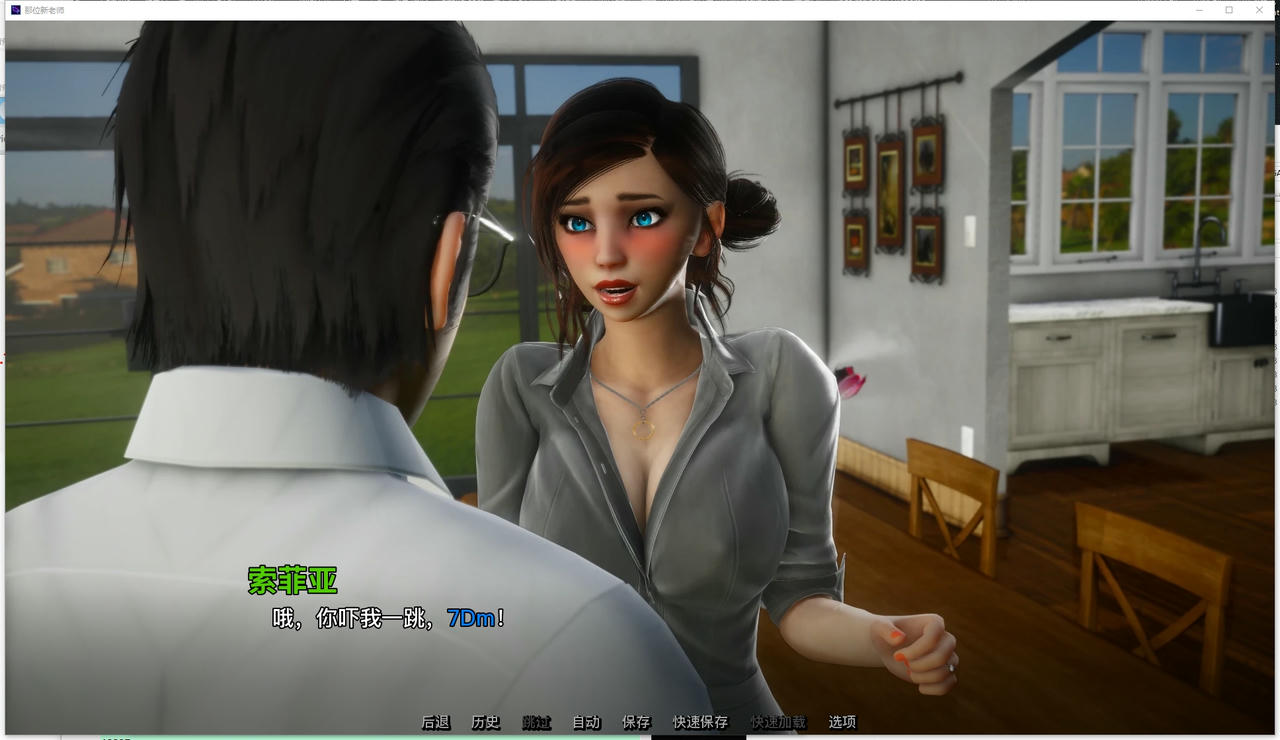Click 跳过 again to stop skipping
The width and height of the screenshot is (1280, 740).
pos(536,721)
